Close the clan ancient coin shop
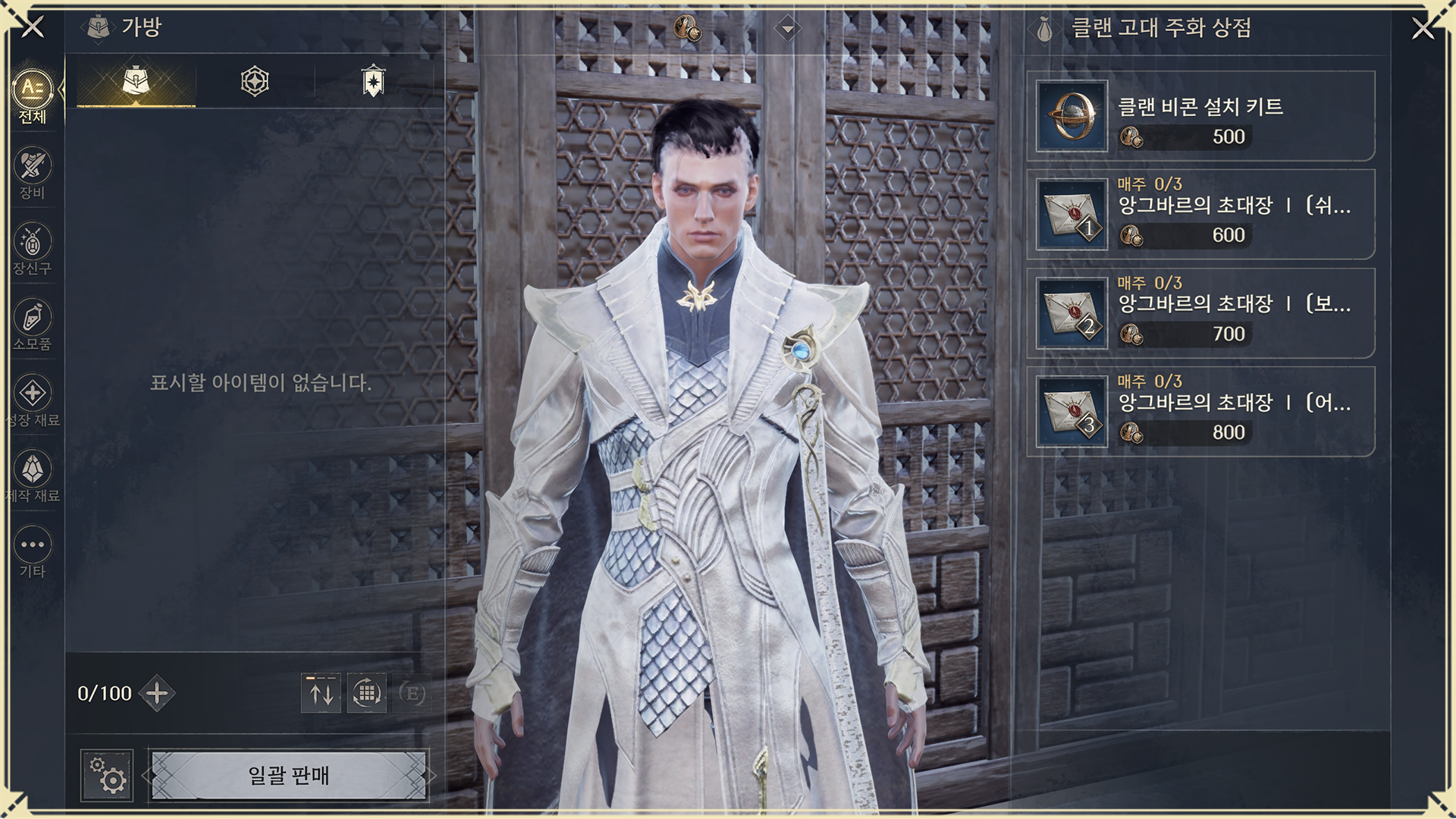Viewport: 1456px width, 819px height. tap(1423, 29)
